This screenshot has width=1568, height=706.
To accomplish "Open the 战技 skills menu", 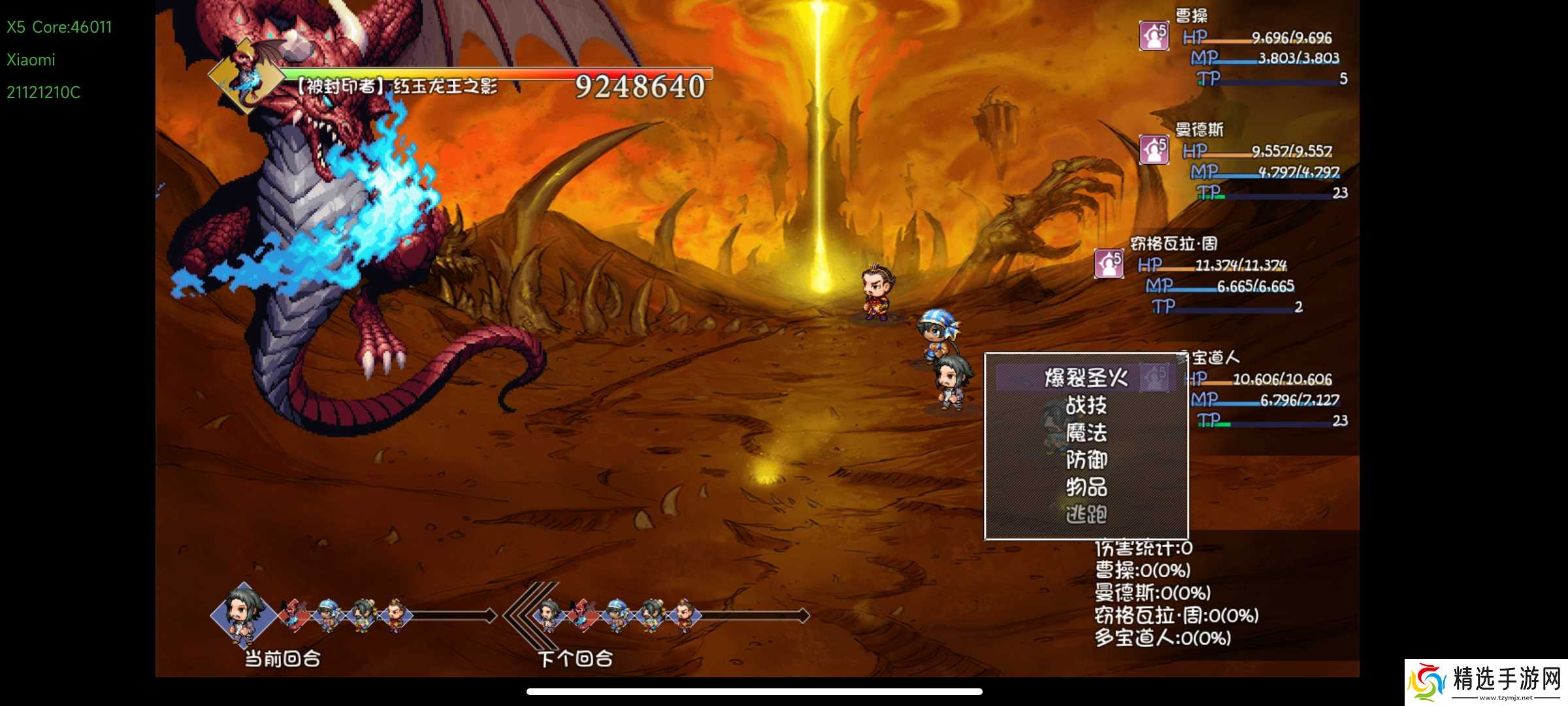I will coord(1086,405).
